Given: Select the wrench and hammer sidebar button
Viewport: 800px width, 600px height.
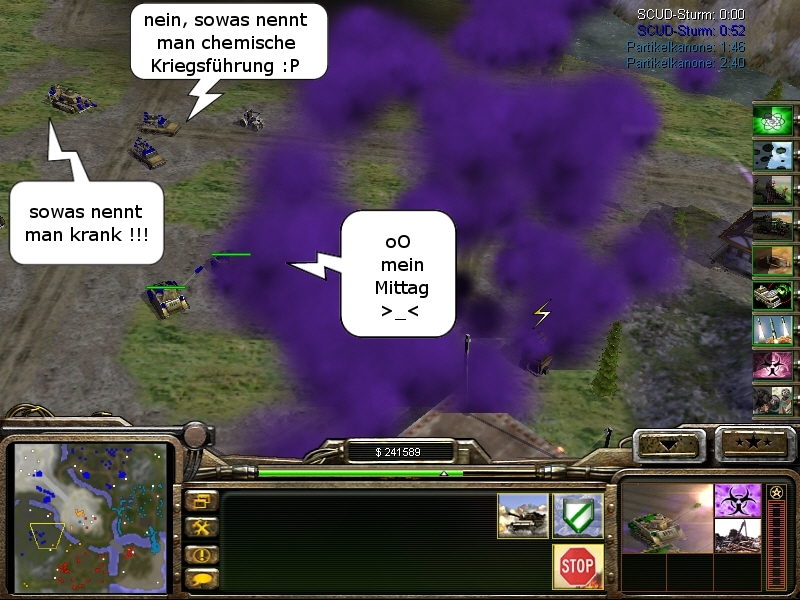Looking at the screenshot, I should (202, 527).
